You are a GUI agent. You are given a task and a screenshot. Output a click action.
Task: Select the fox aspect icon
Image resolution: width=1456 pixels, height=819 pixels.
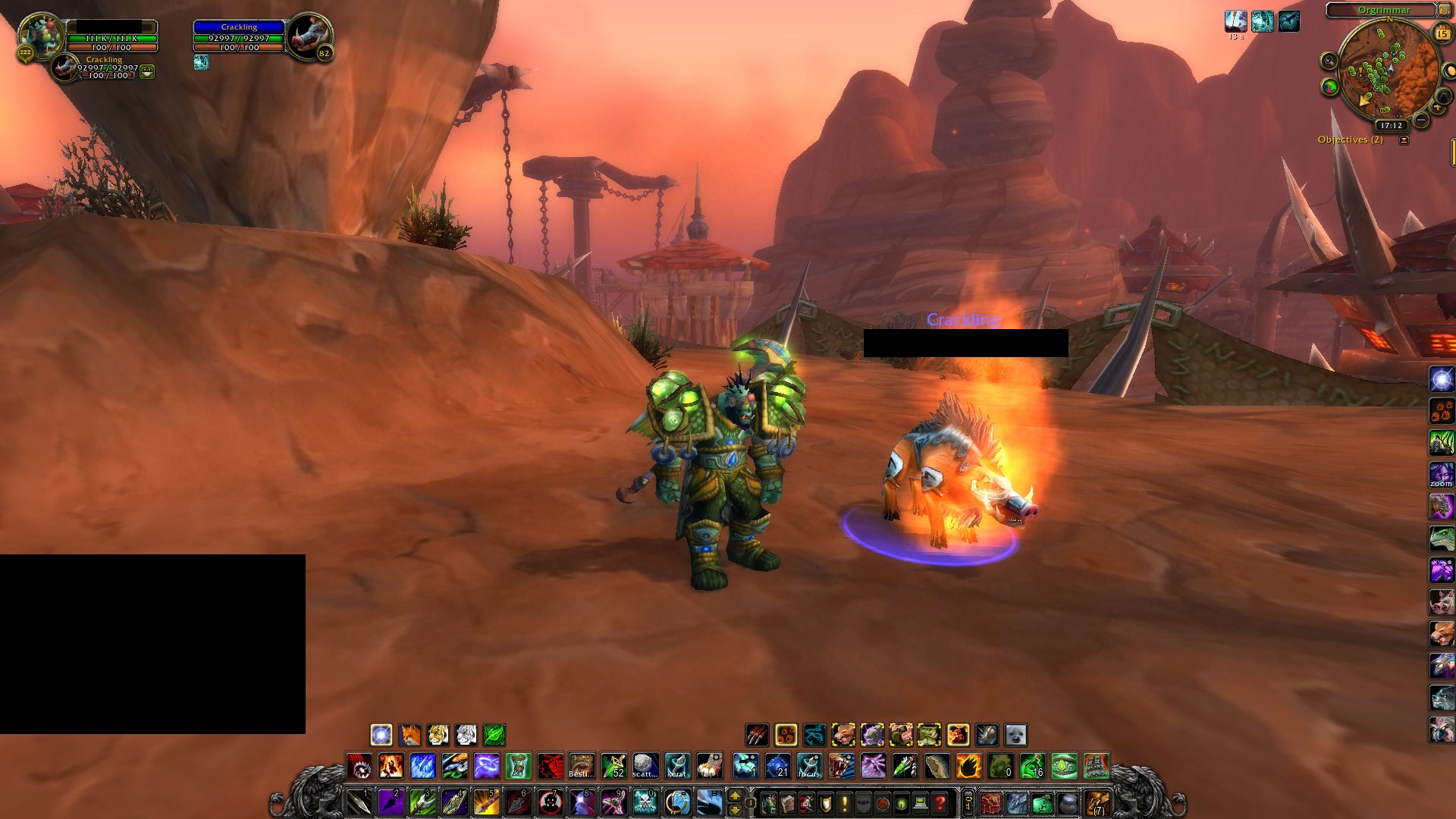tap(409, 735)
